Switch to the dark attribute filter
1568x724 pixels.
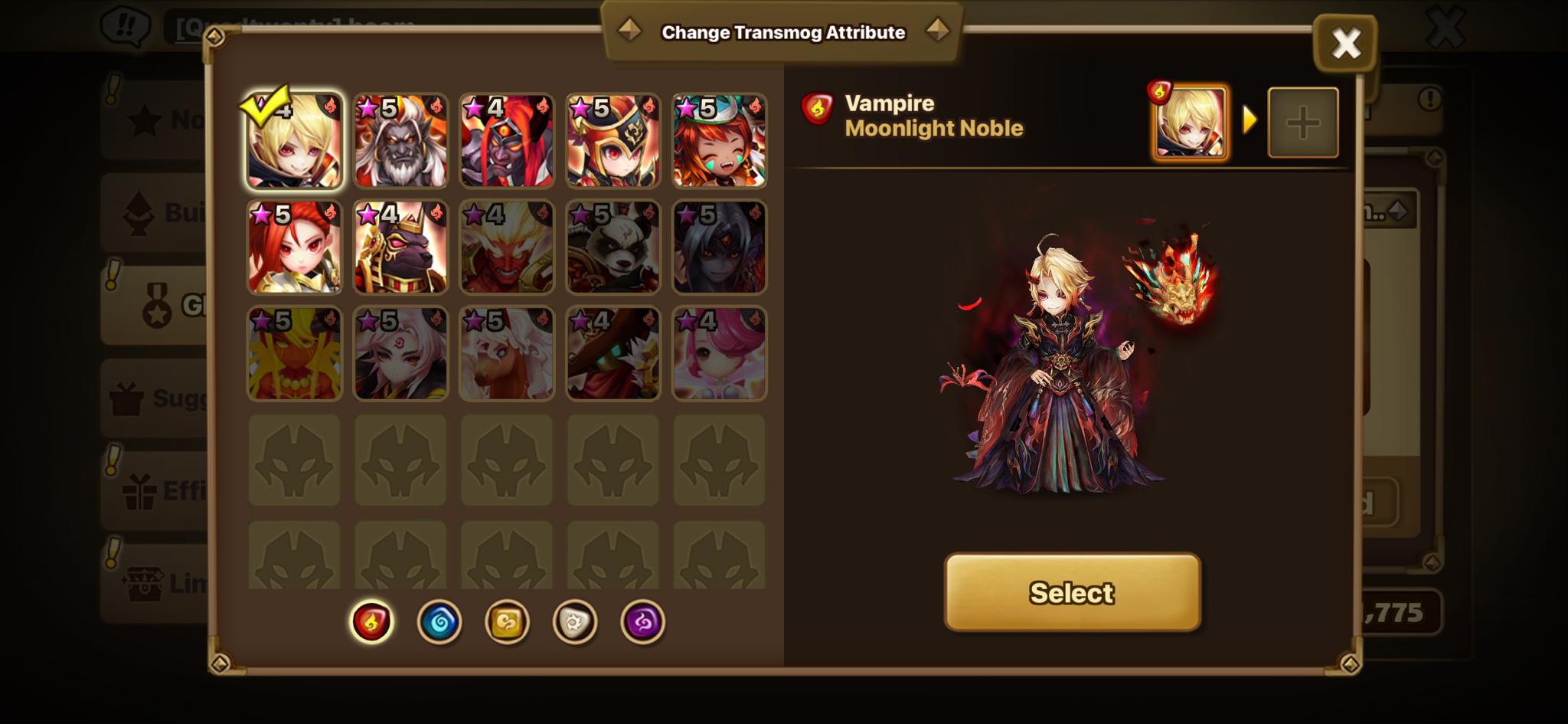642,621
